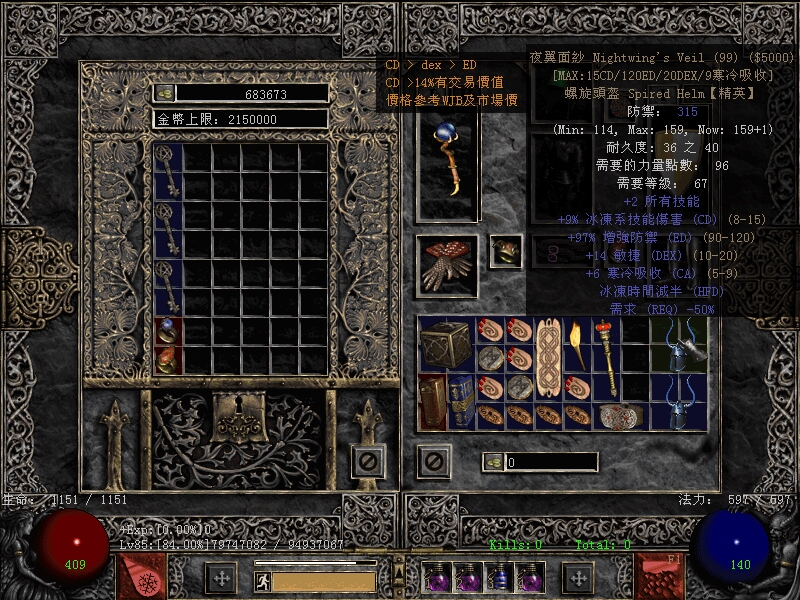800x600 pixels.
Task: Close the stash panel
Action: pos(367,461)
